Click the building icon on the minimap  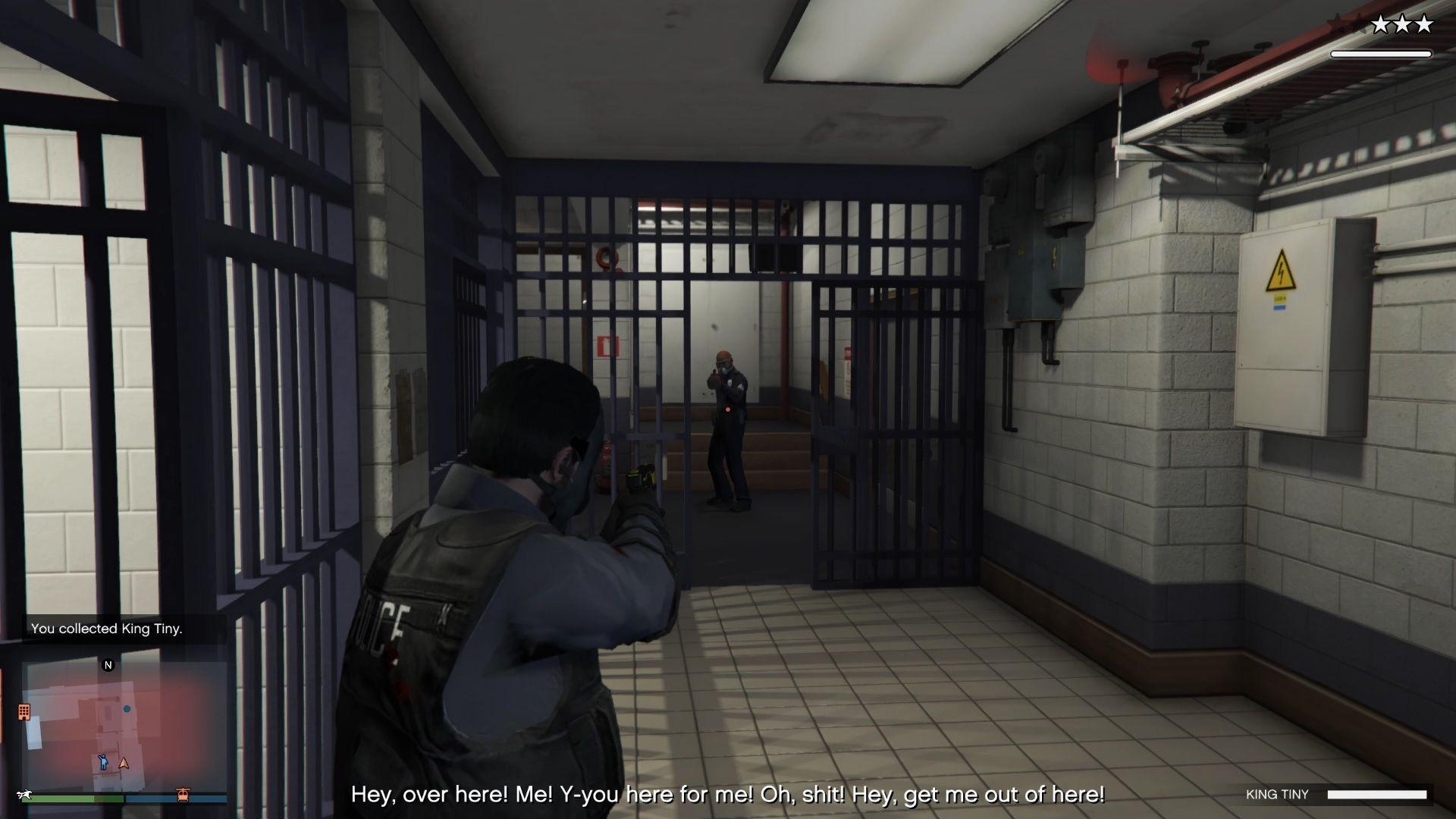point(24,713)
